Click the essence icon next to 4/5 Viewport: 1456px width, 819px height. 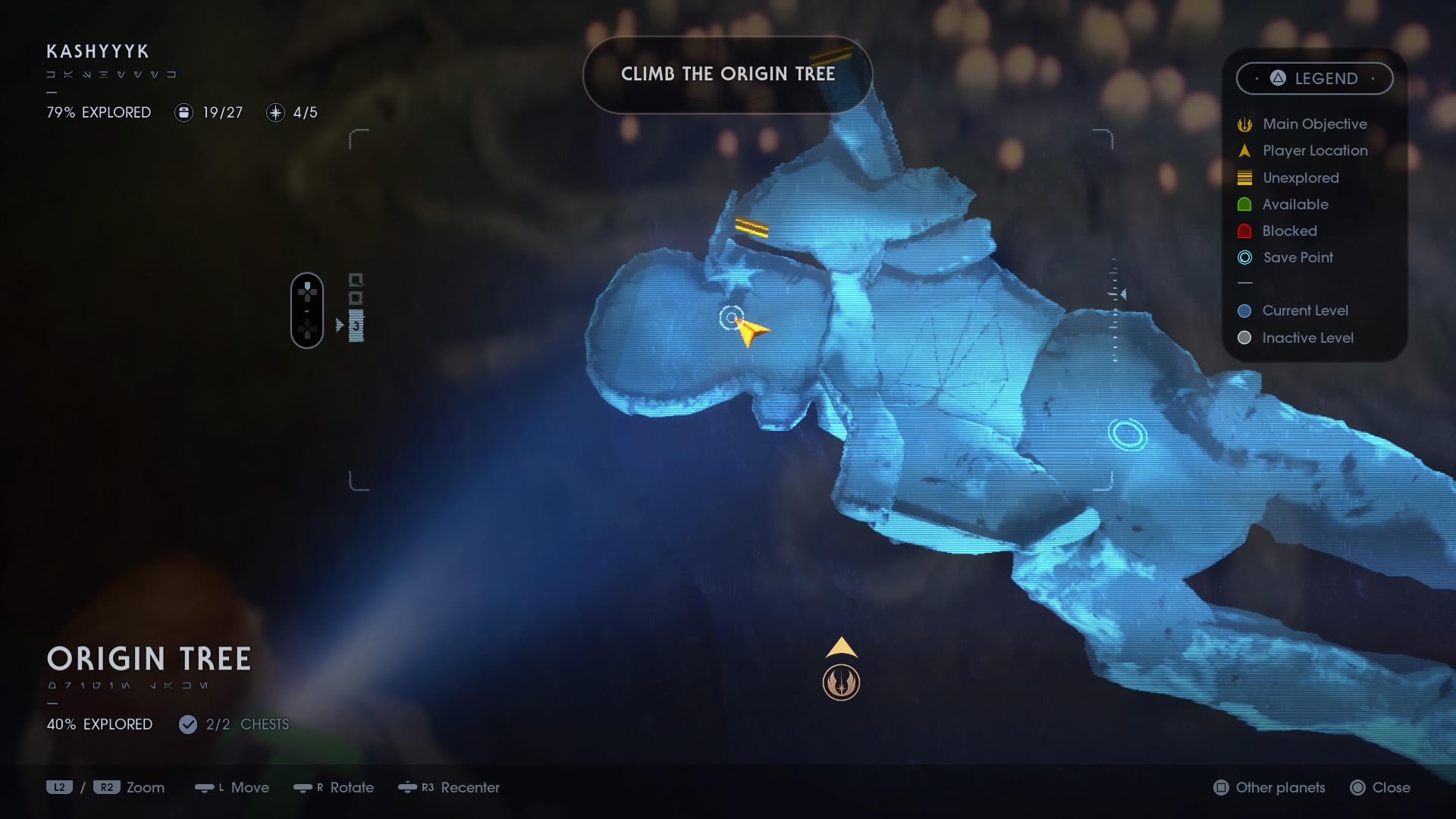click(x=275, y=112)
